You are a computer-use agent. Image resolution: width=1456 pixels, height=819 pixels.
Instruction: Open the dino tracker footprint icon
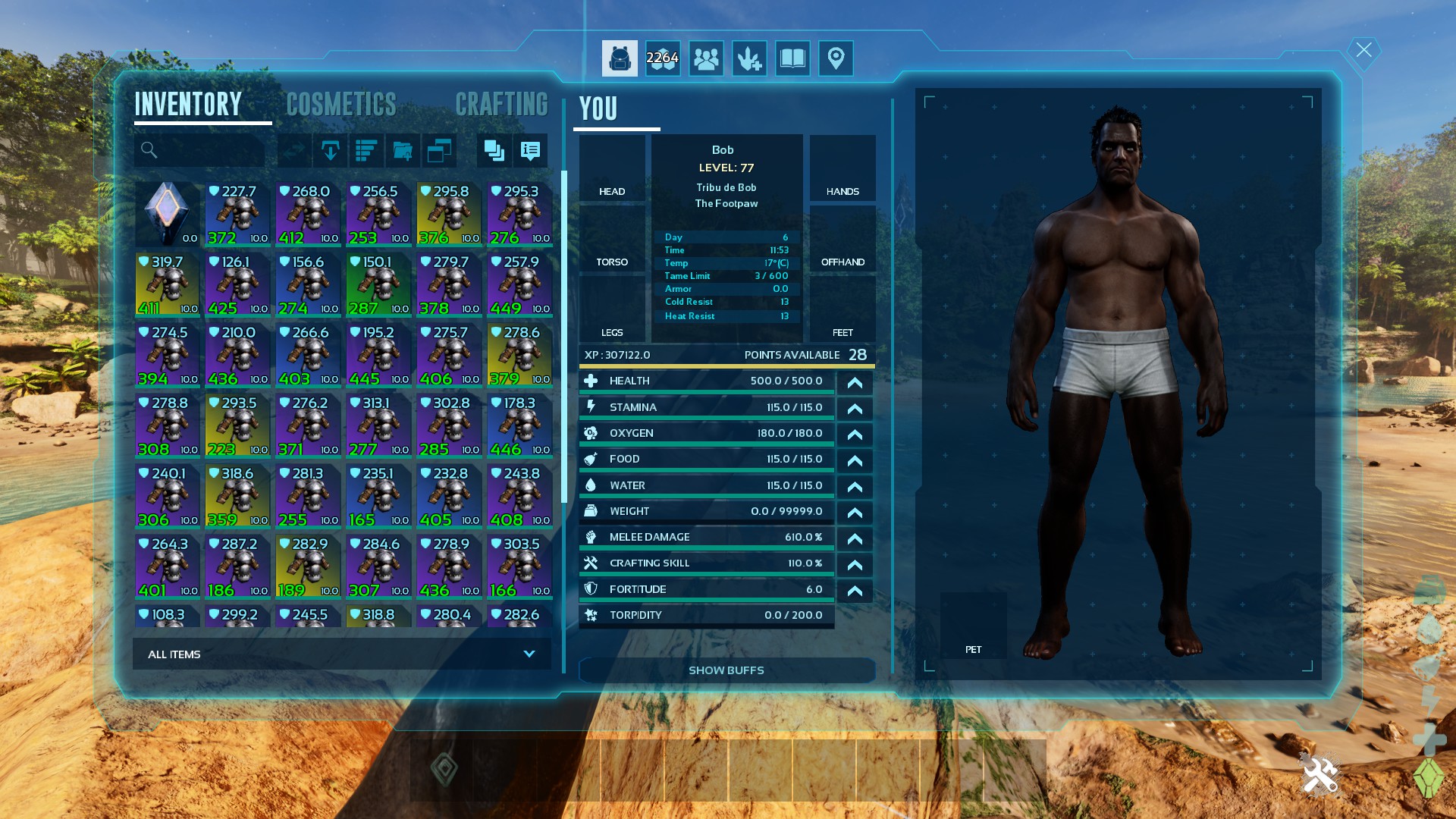click(x=749, y=58)
